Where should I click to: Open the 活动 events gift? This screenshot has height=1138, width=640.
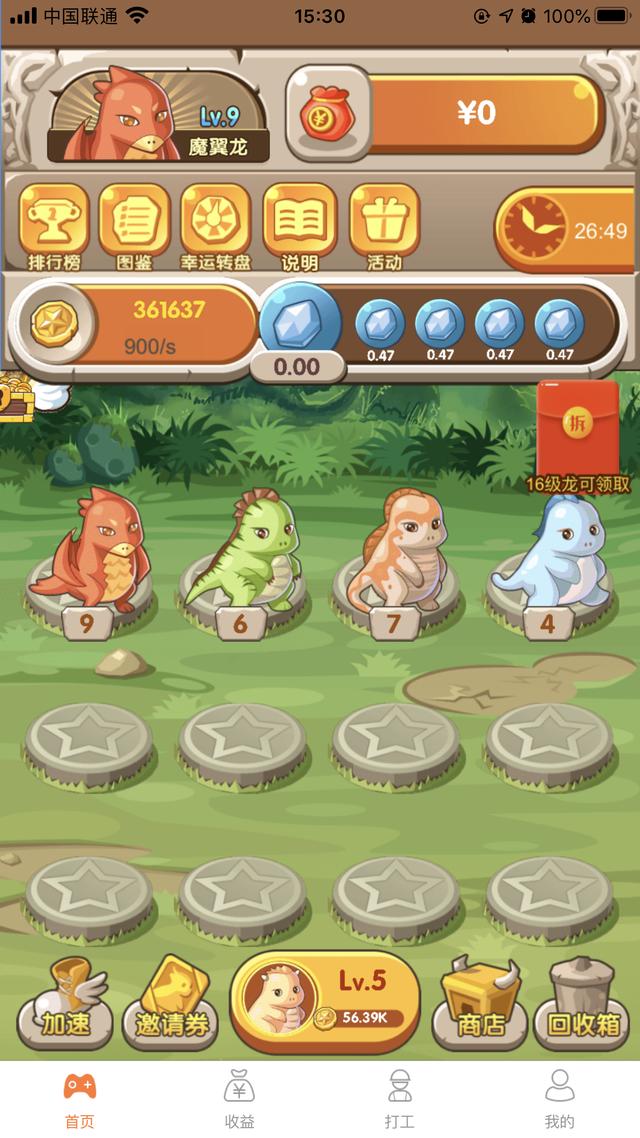click(x=384, y=227)
